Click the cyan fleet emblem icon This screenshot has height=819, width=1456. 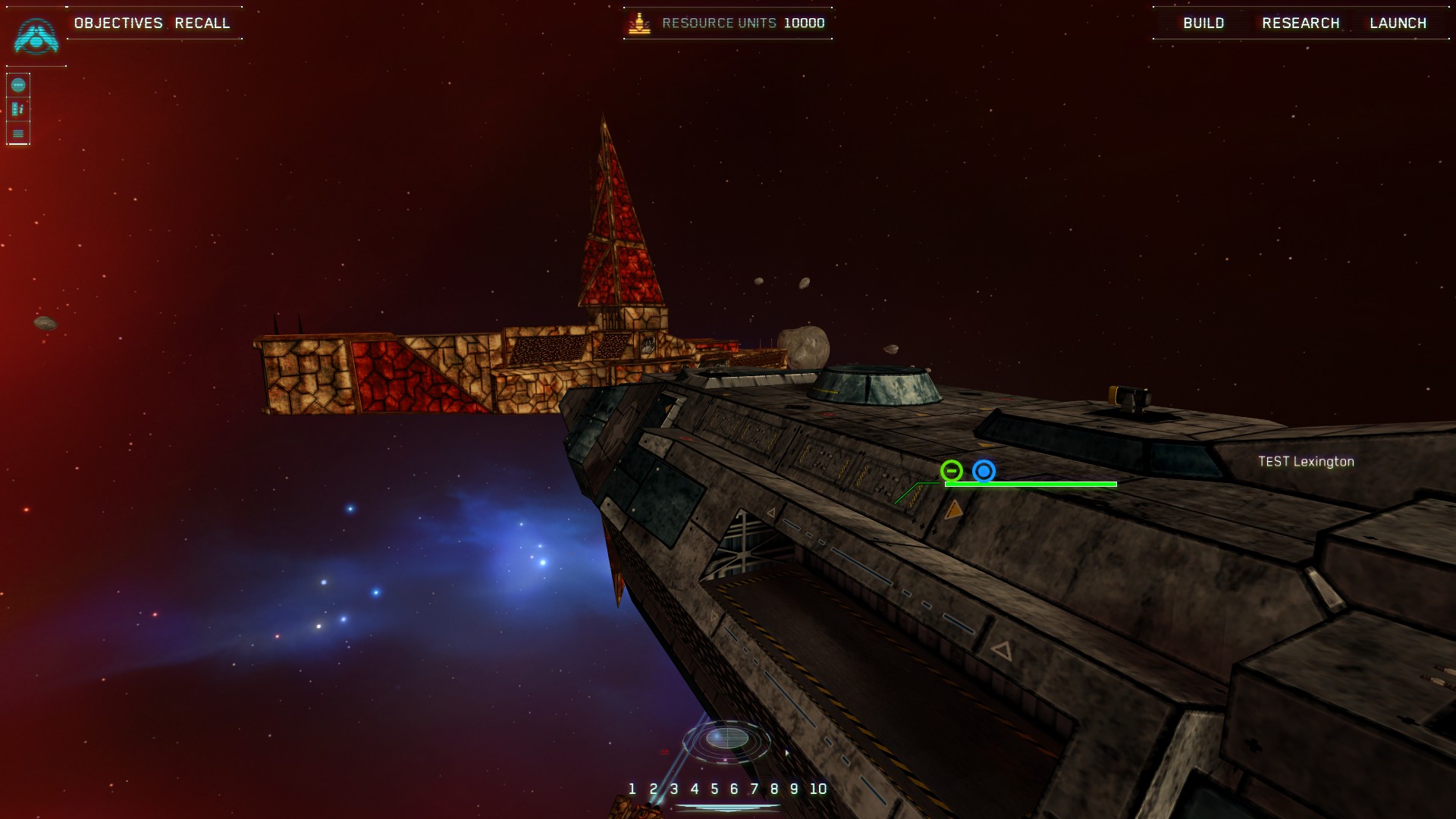[x=36, y=36]
